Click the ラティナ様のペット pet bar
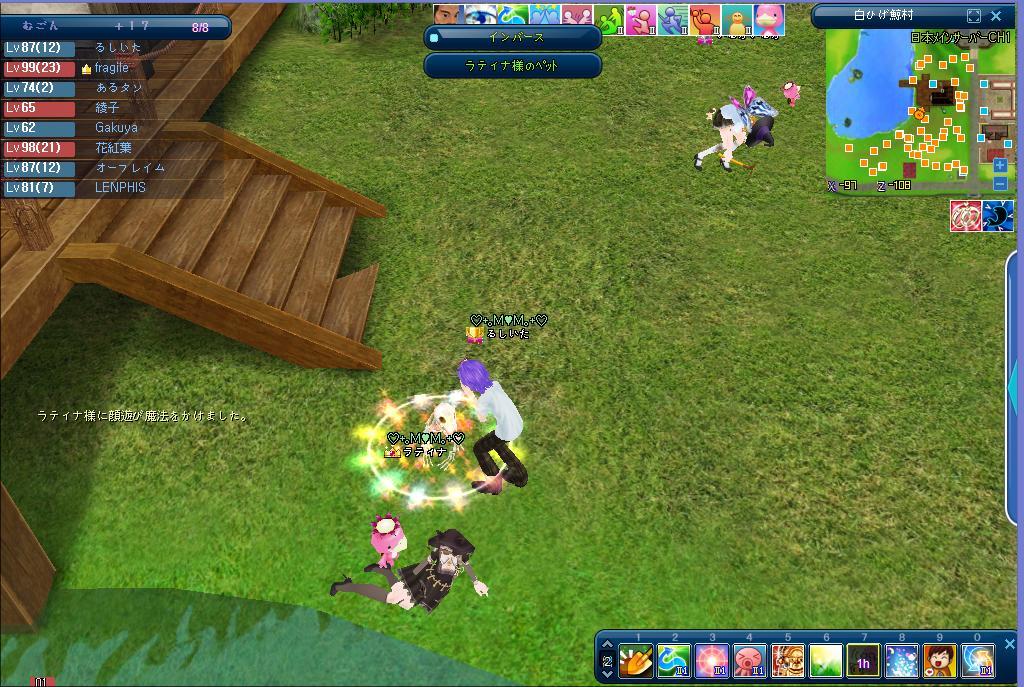Image resolution: width=1024 pixels, height=687 pixels. [513, 66]
